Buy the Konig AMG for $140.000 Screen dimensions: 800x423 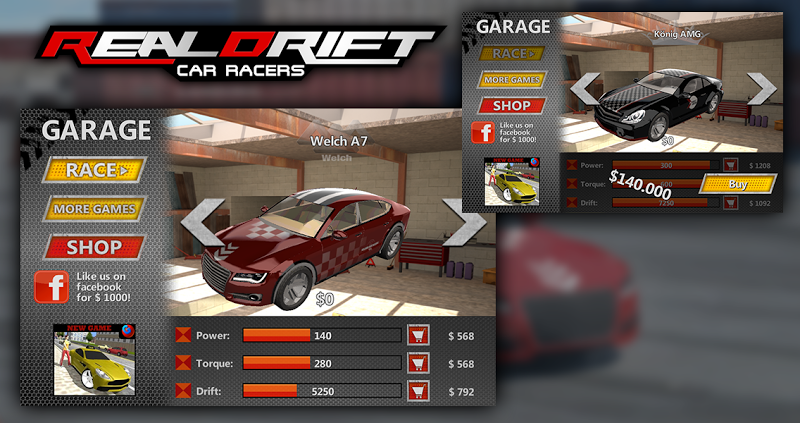point(738,184)
